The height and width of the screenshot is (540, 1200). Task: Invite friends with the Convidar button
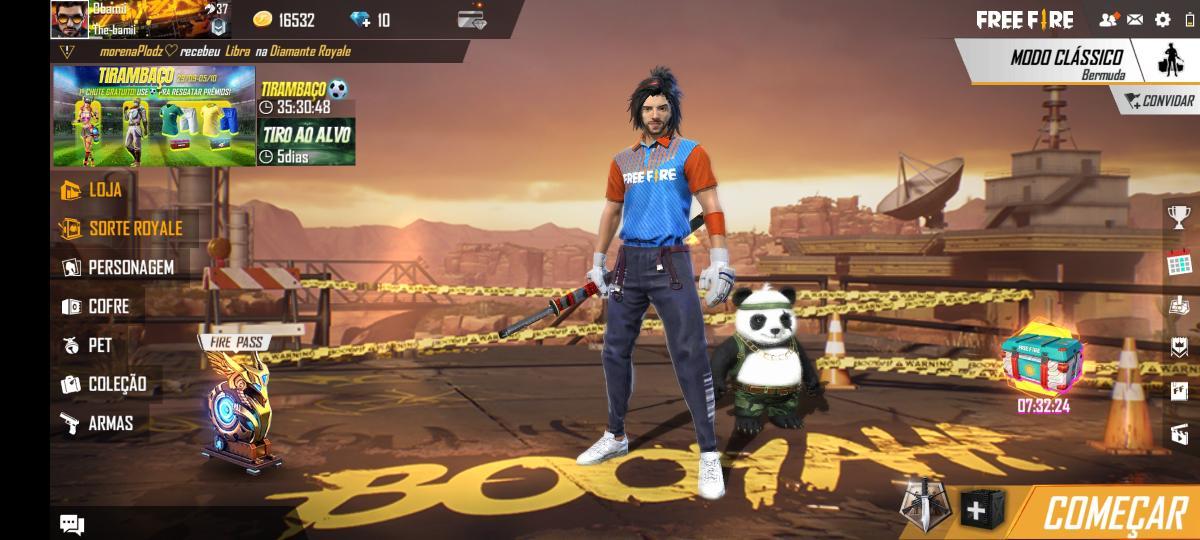(1160, 101)
